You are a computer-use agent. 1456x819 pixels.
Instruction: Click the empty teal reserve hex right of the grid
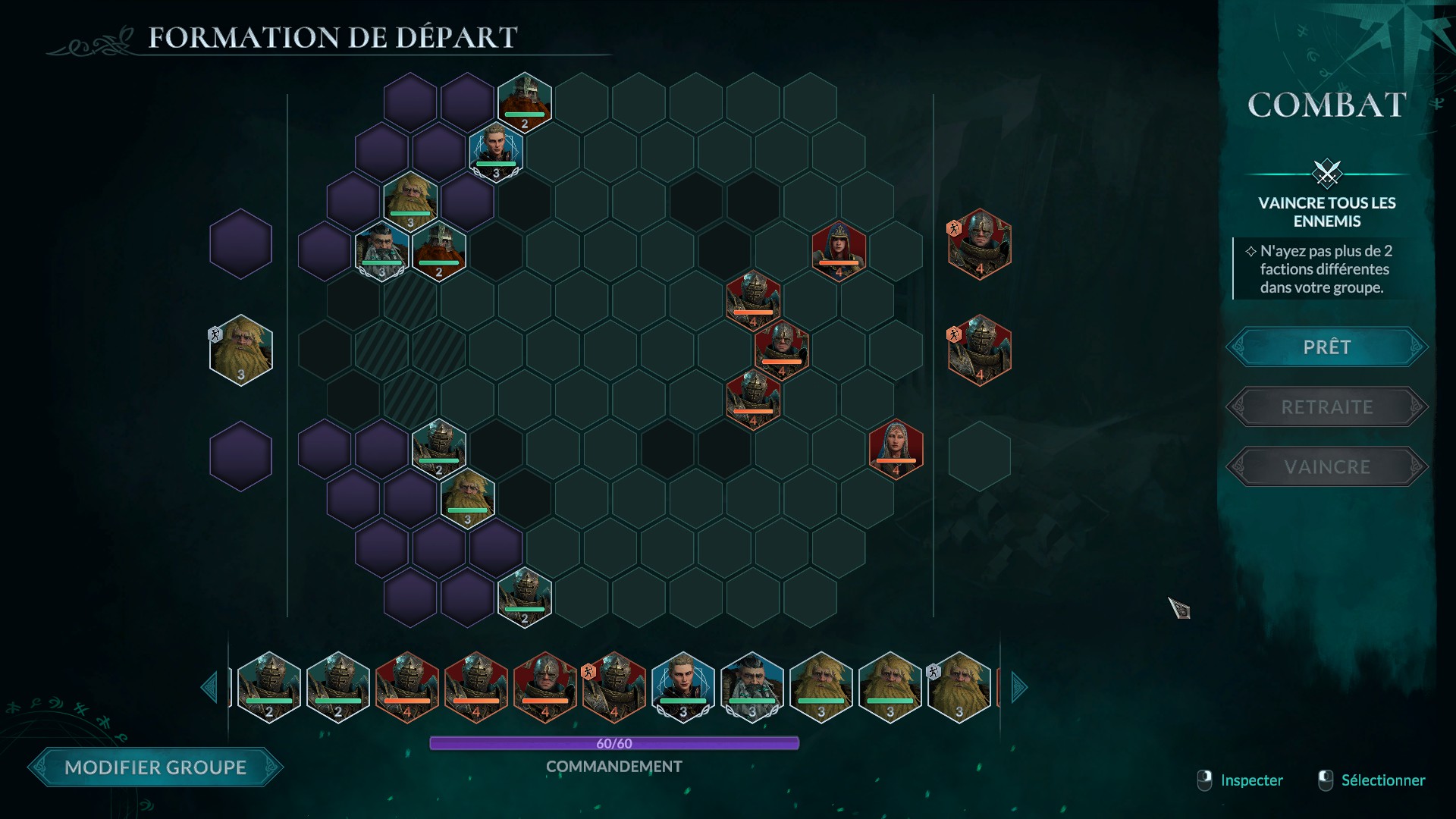(x=979, y=457)
